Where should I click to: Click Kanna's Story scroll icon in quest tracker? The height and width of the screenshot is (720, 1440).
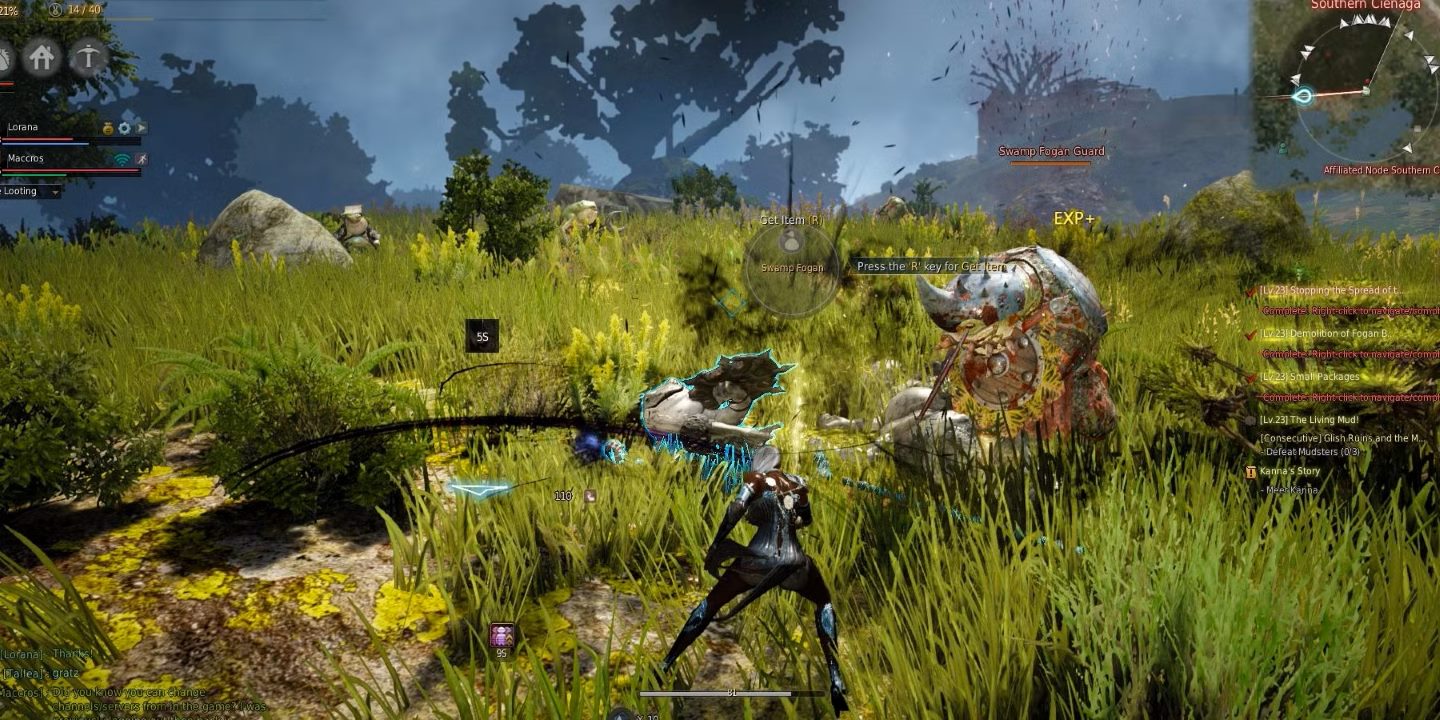coord(1252,471)
